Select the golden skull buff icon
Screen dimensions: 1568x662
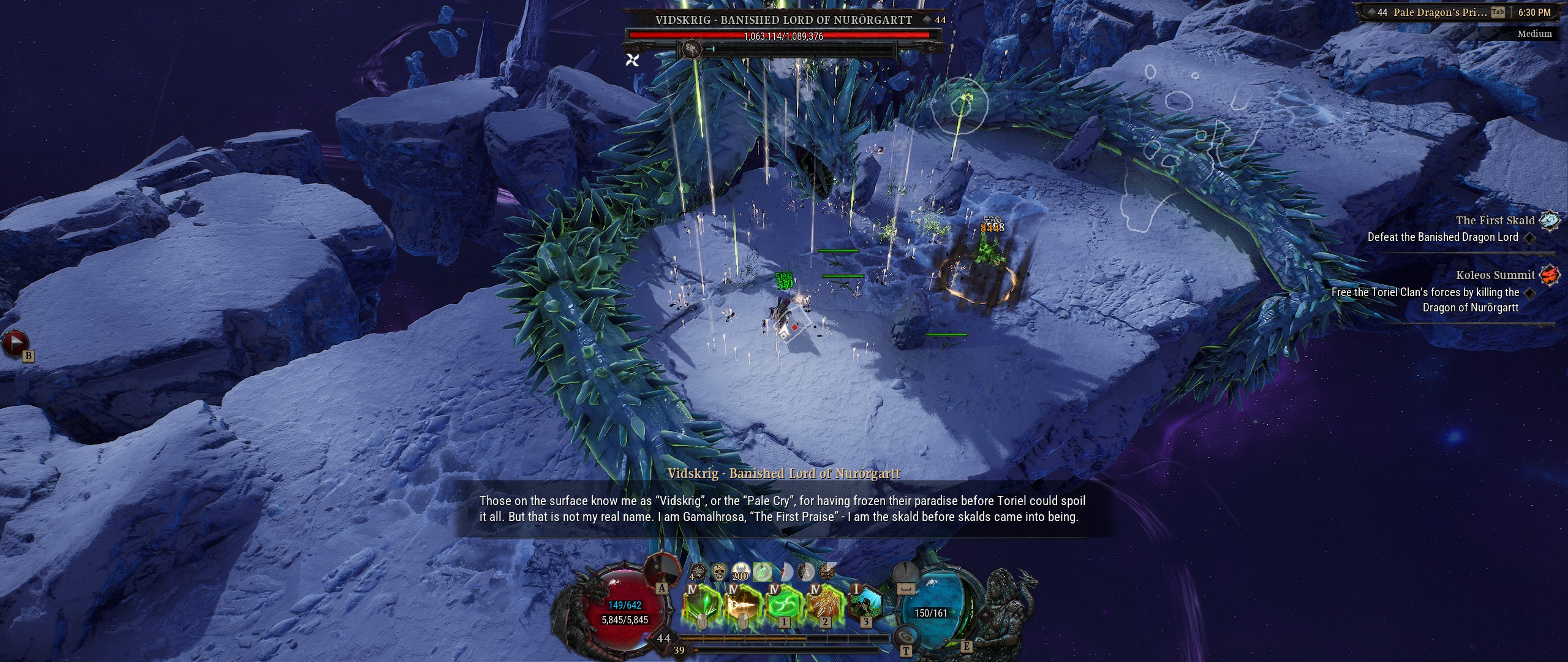click(x=719, y=573)
